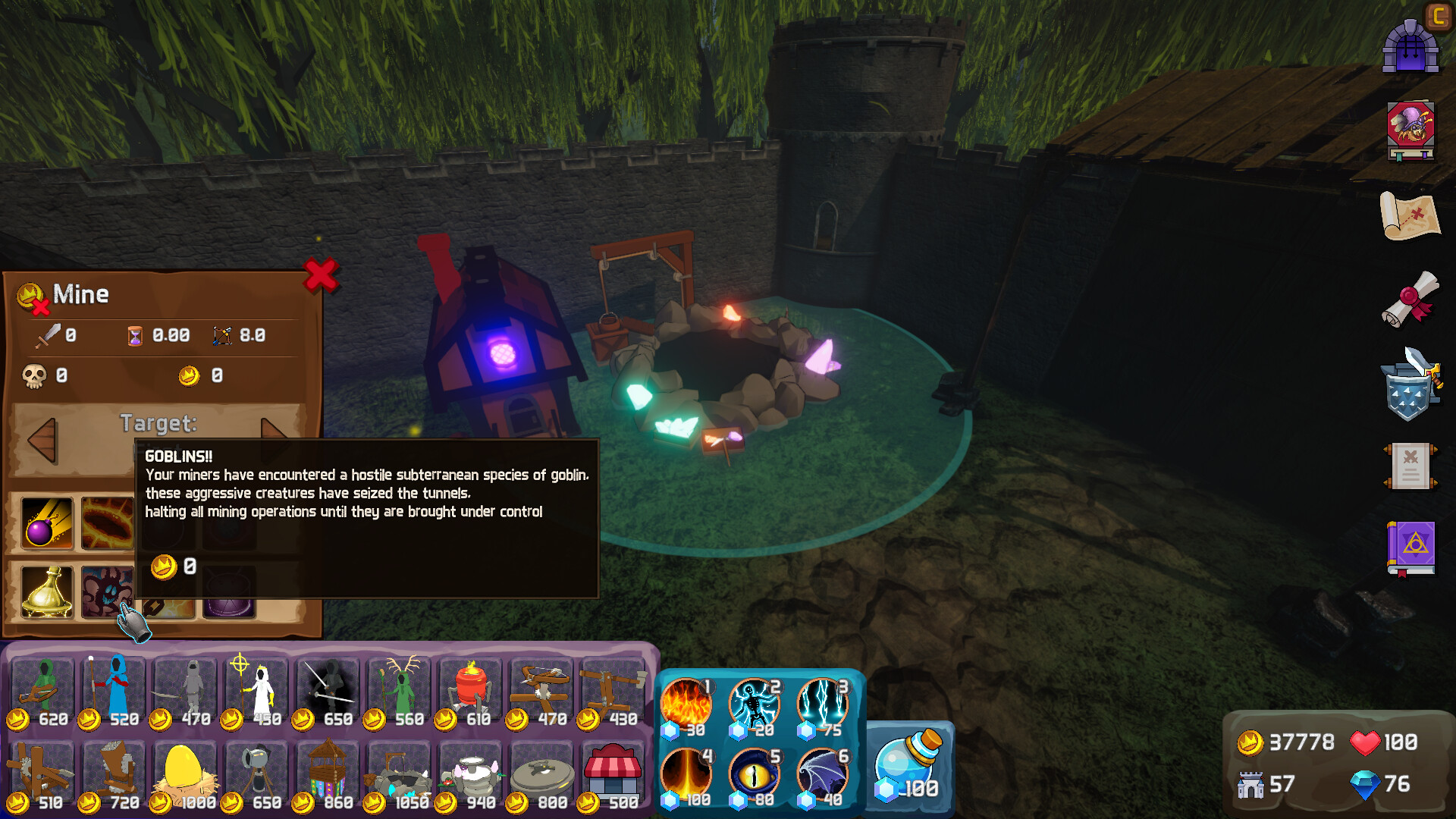Image resolution: width=1456 pixels, height=819 pixels.
Task: Select the golden flask upgrade
Action: pyautogui.click(x=47, y=591)
